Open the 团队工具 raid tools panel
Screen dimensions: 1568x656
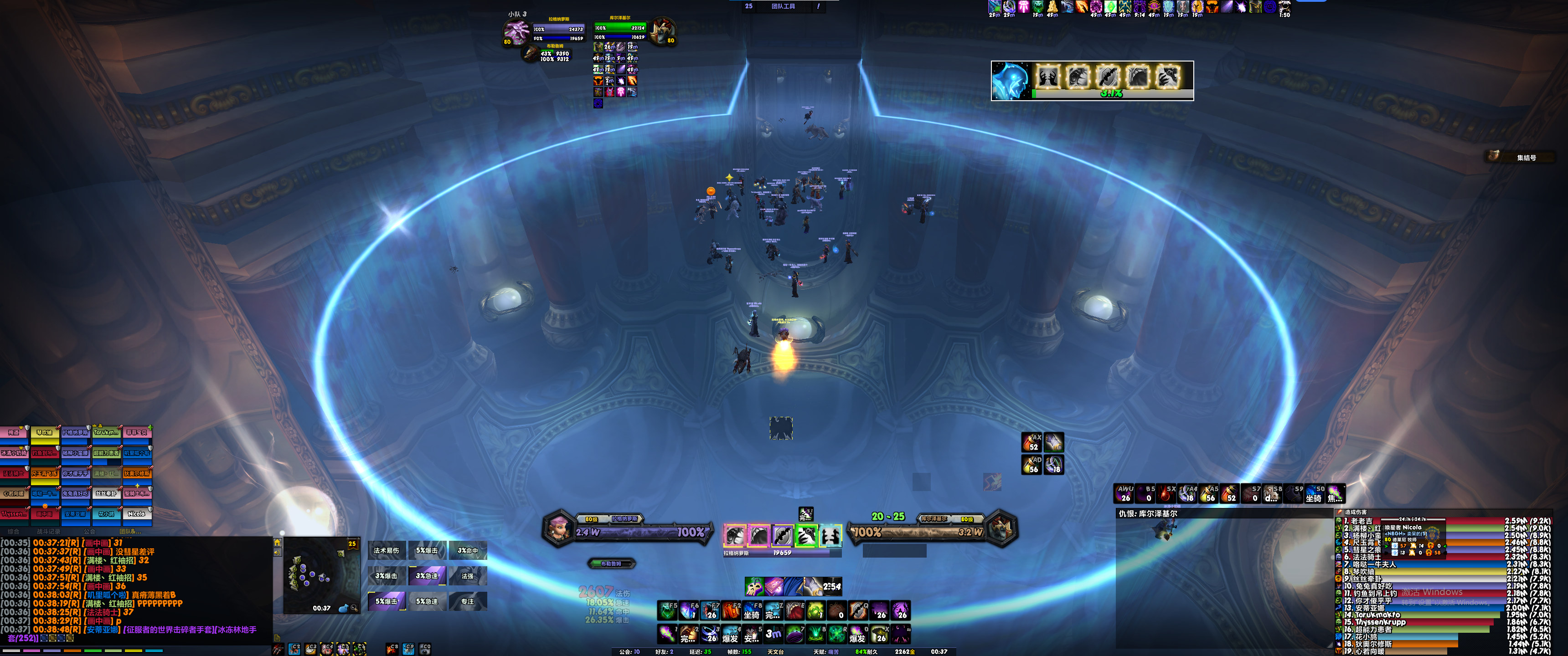tap(783, 6)
